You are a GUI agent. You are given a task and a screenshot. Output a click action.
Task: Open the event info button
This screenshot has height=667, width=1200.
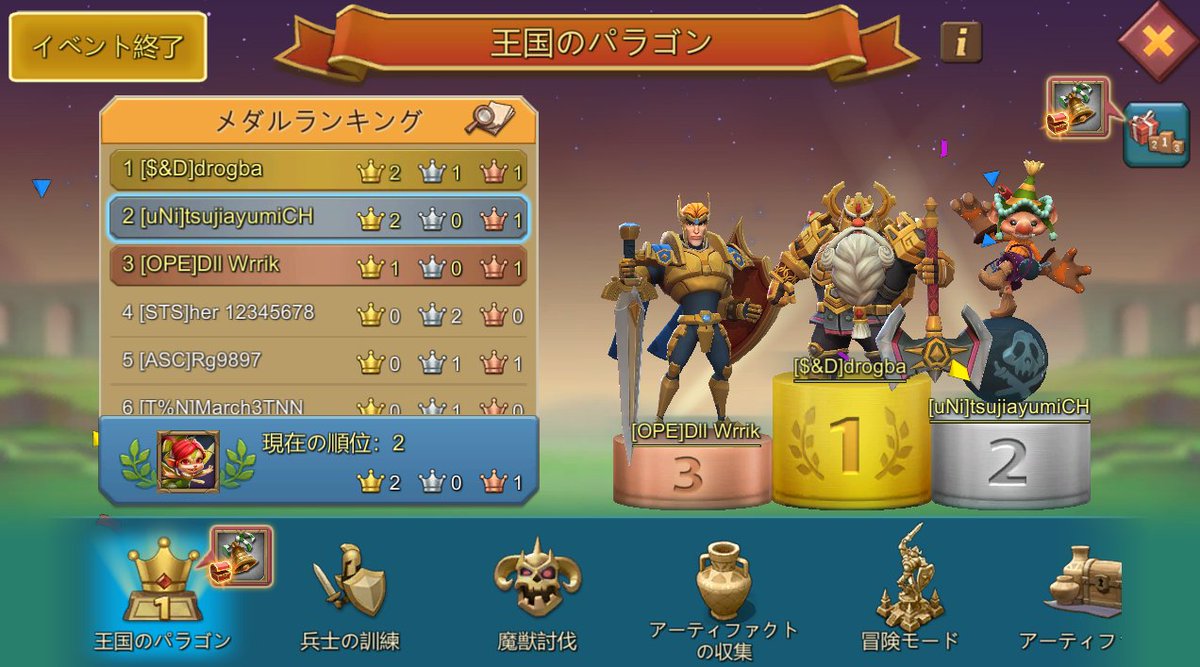point(960,42)
